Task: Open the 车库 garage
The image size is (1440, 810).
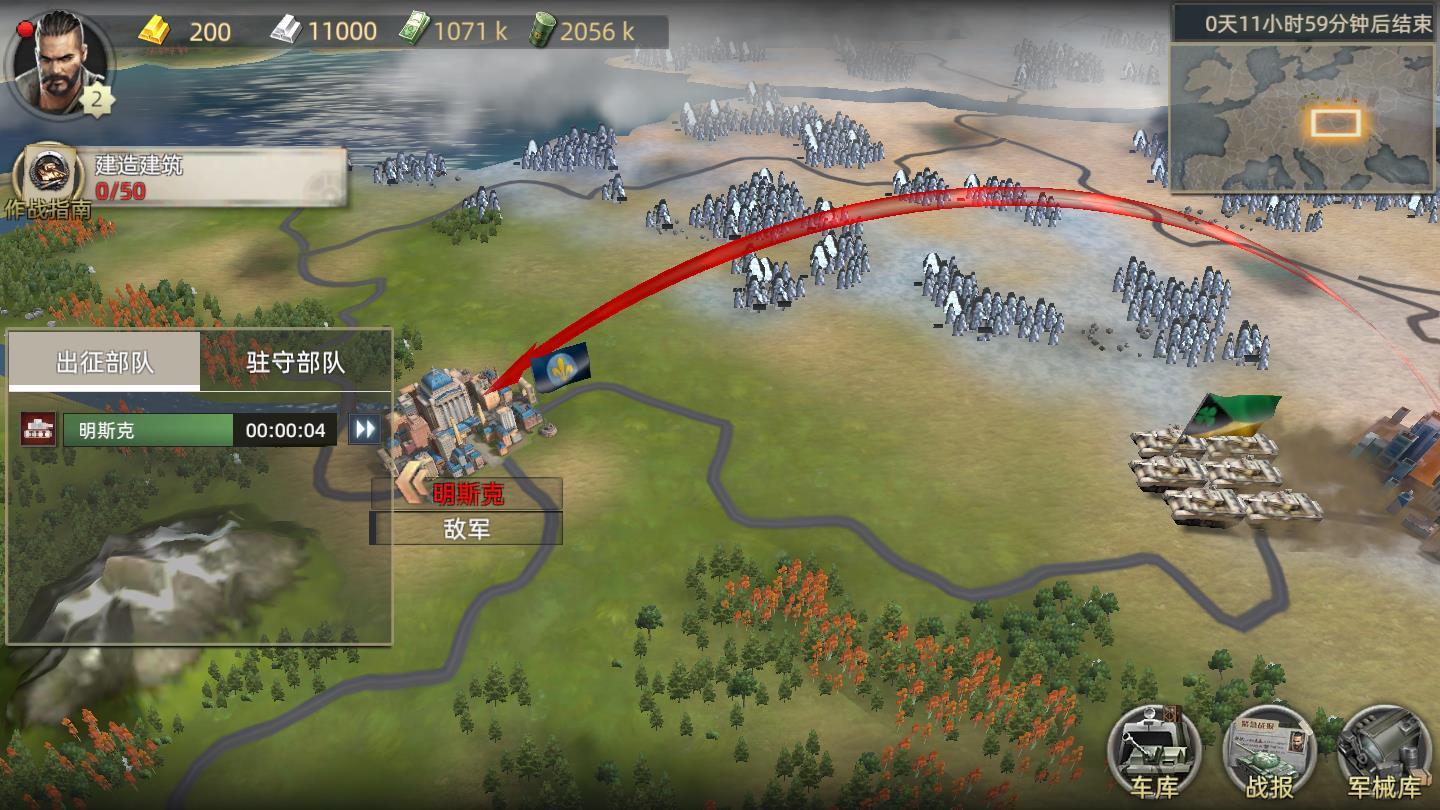Action: 1155,752
